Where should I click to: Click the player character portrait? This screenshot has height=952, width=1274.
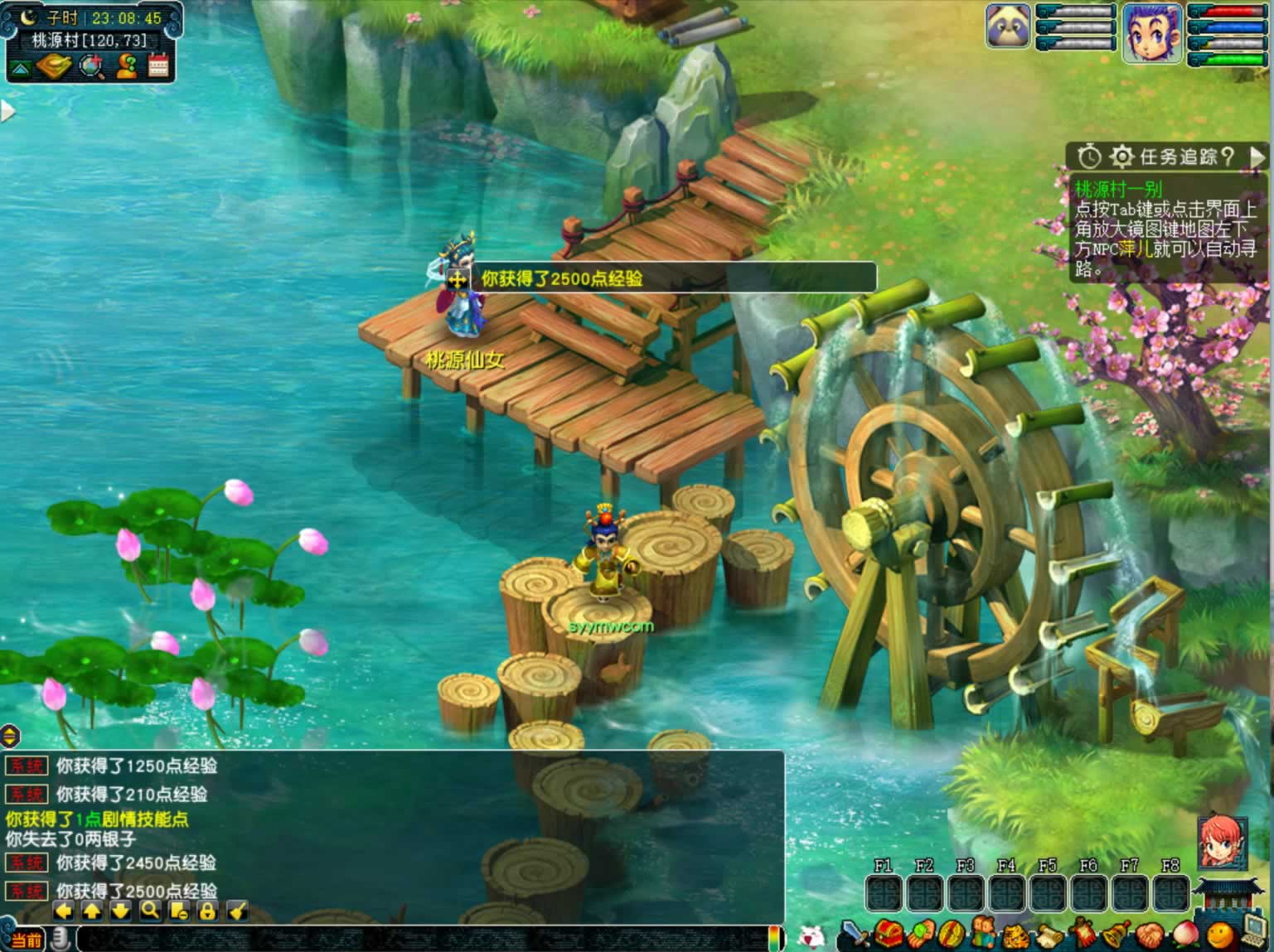tap(1151, 33)
